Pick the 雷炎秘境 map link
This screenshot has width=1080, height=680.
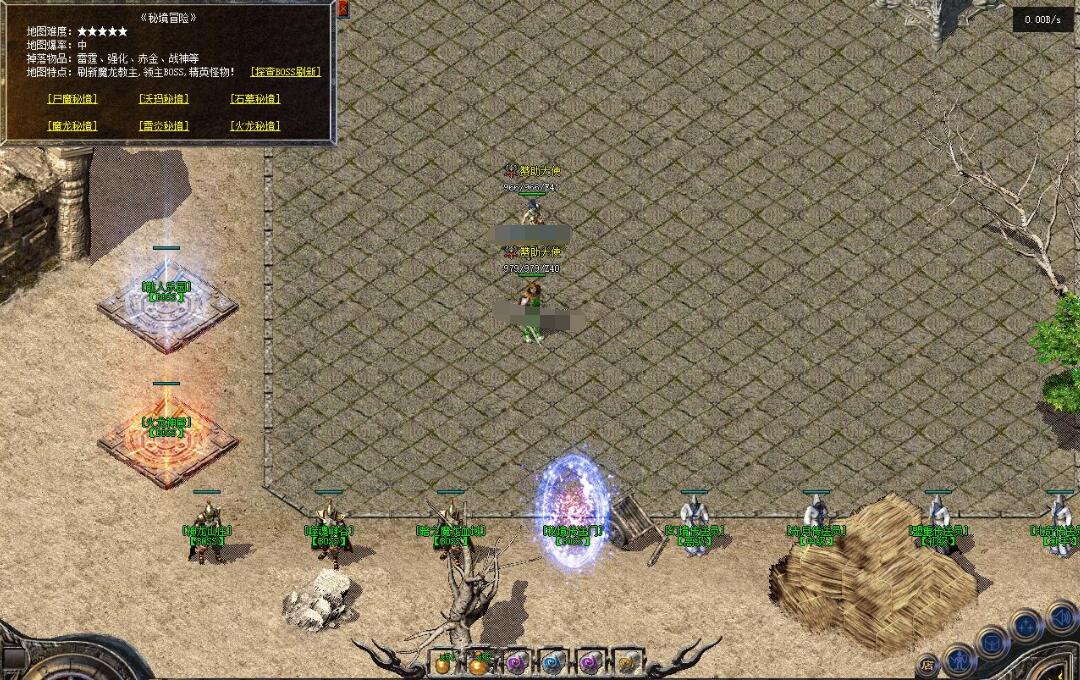[163, 126]
